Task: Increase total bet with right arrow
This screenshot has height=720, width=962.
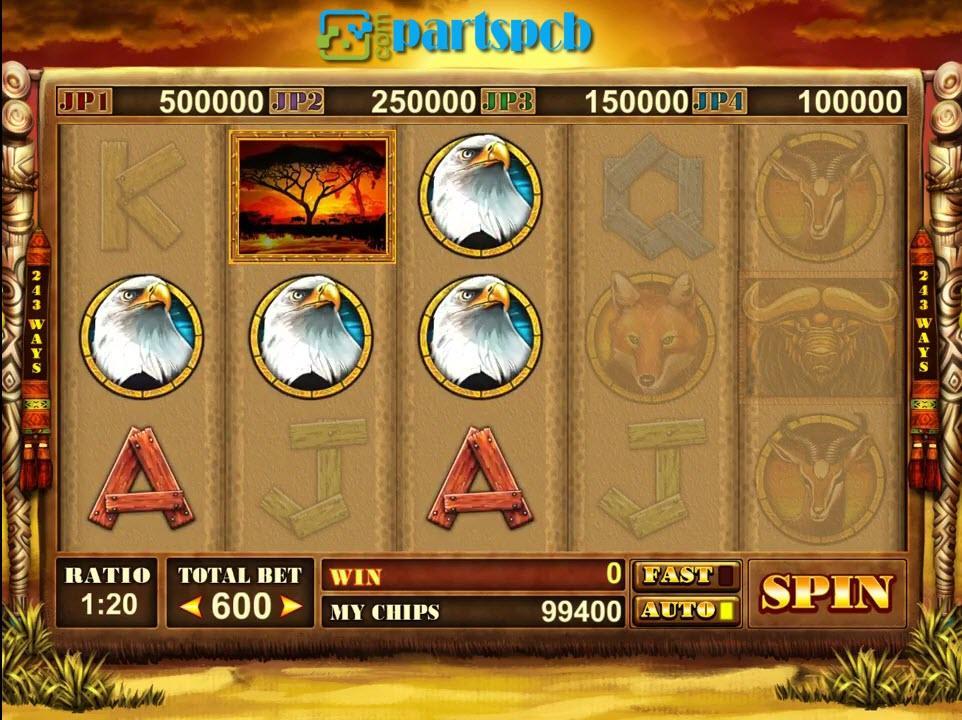Action: click(x=291, y=606)
